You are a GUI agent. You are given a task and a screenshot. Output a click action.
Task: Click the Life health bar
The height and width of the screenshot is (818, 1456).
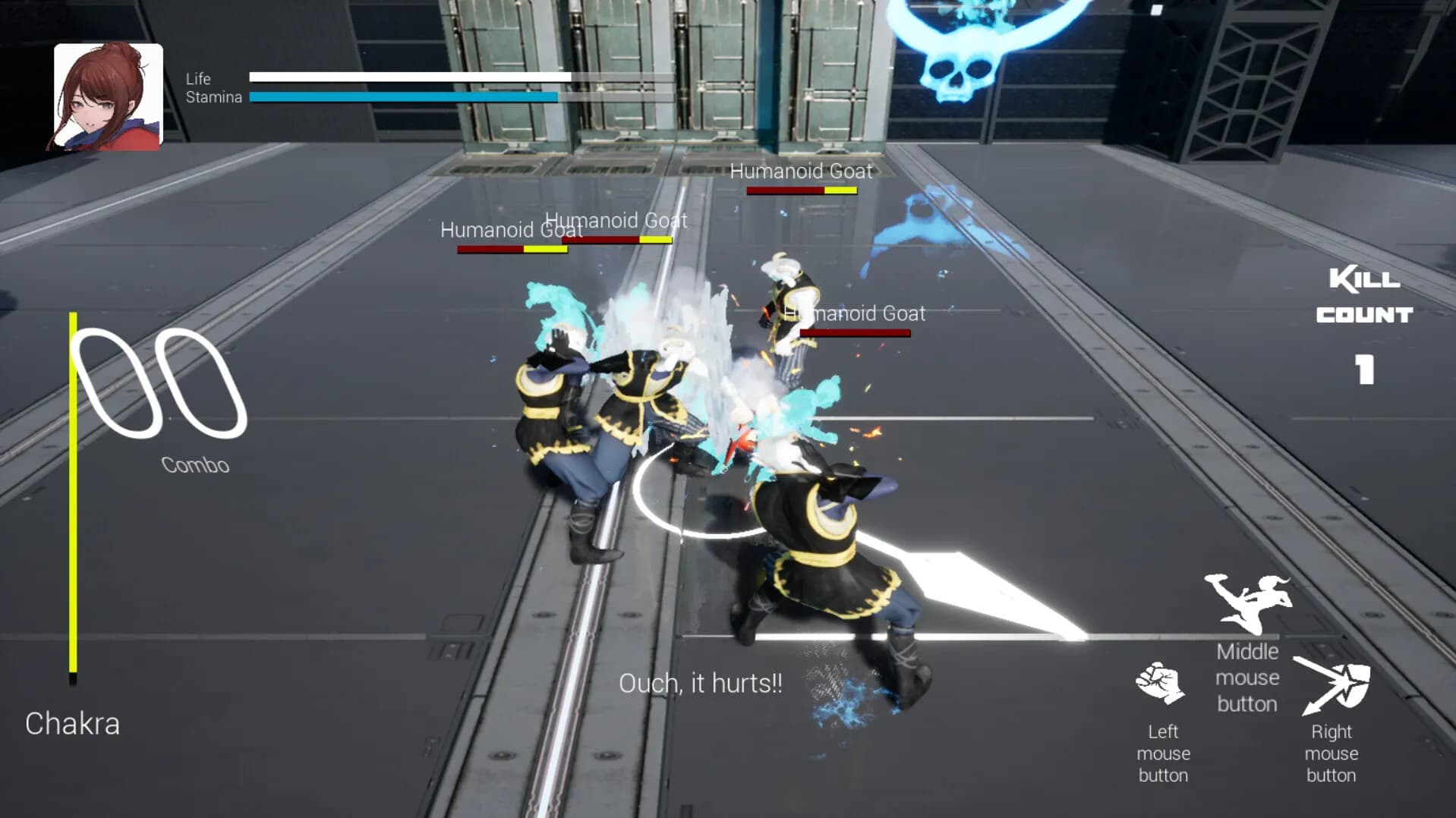point(410,76)
